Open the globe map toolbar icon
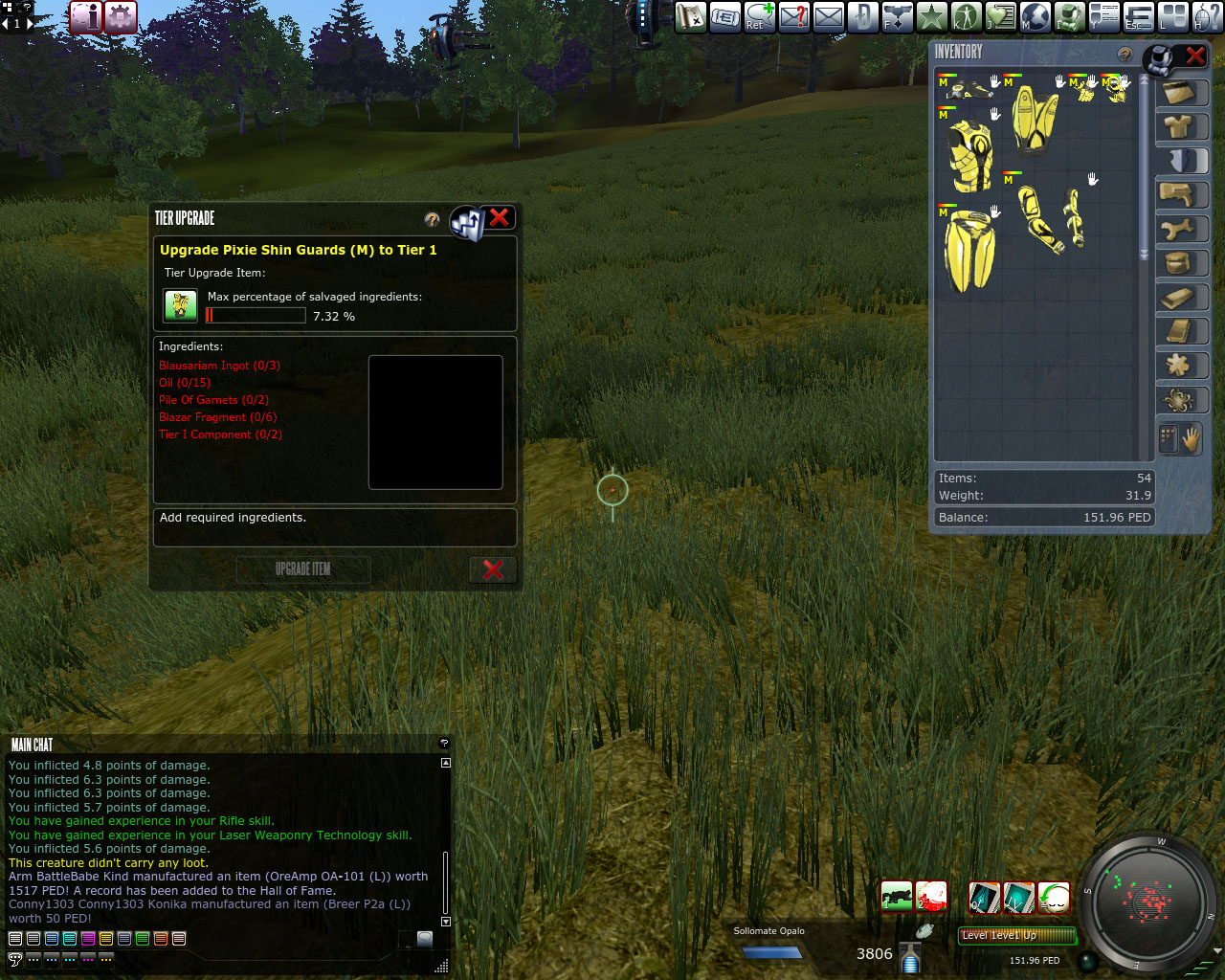The height and width of the screenshot is (980, 1225). [x=1036, y=16]
